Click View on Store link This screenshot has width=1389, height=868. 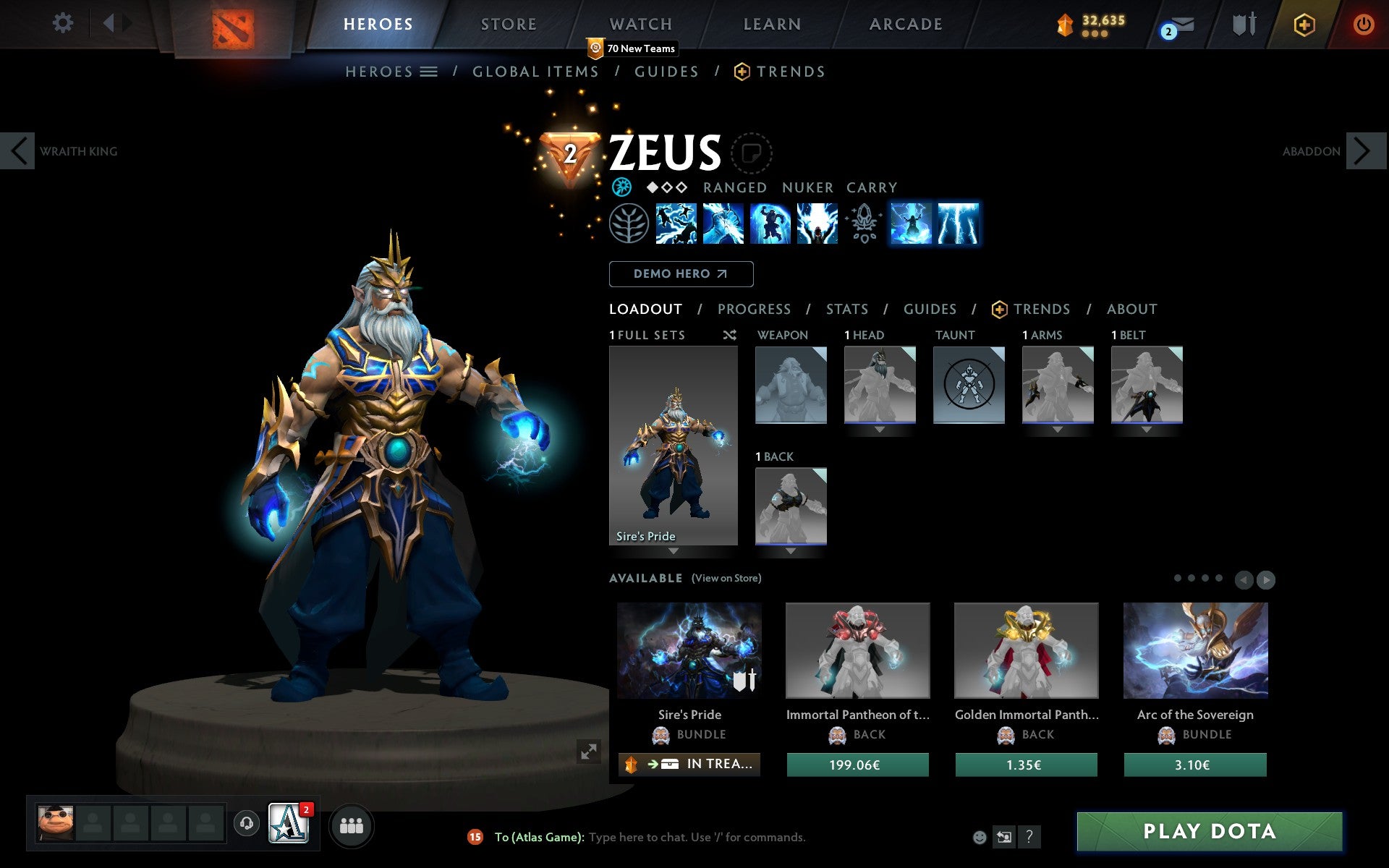726,578
